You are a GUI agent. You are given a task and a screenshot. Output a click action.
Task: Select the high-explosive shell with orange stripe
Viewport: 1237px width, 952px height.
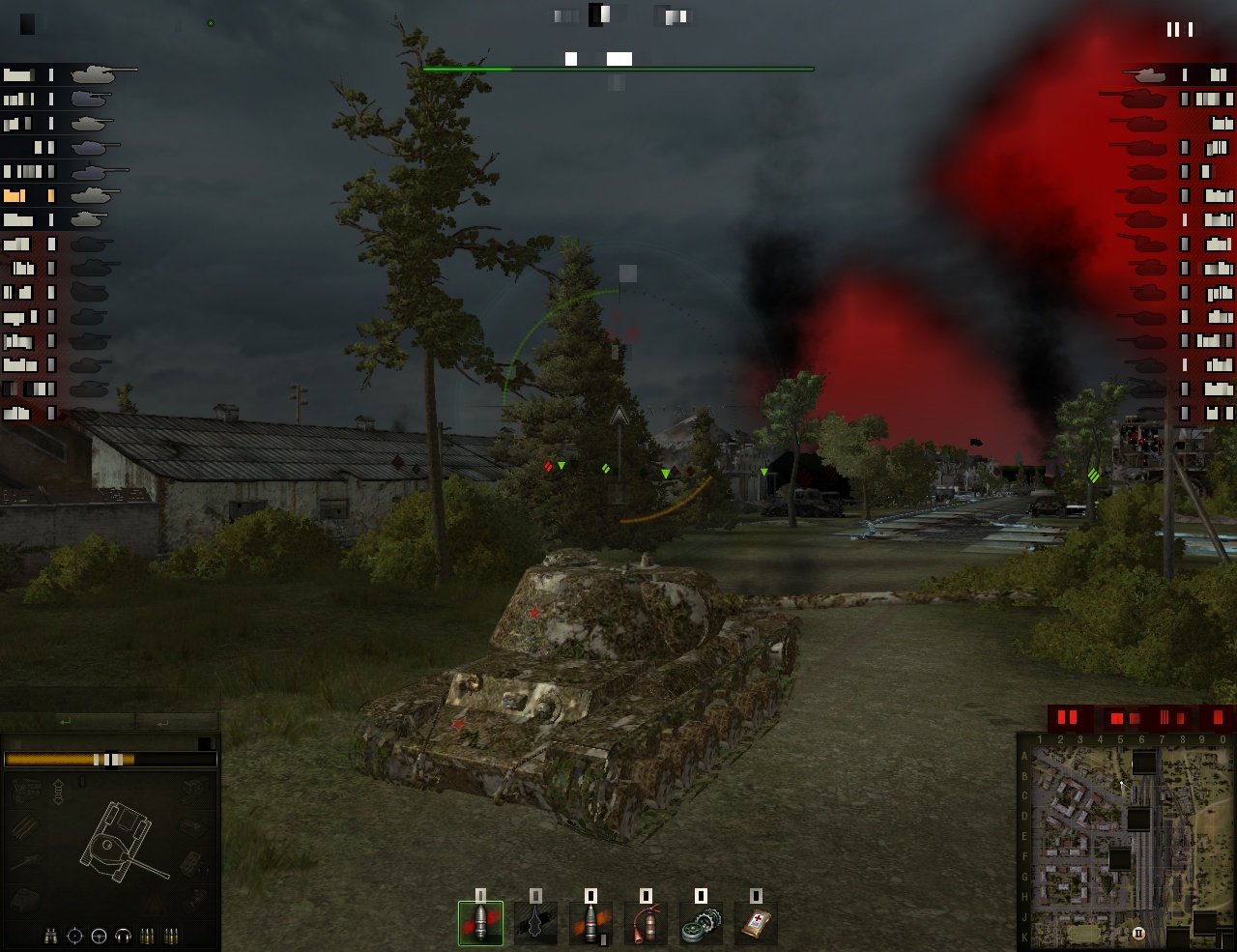point(590,924)
